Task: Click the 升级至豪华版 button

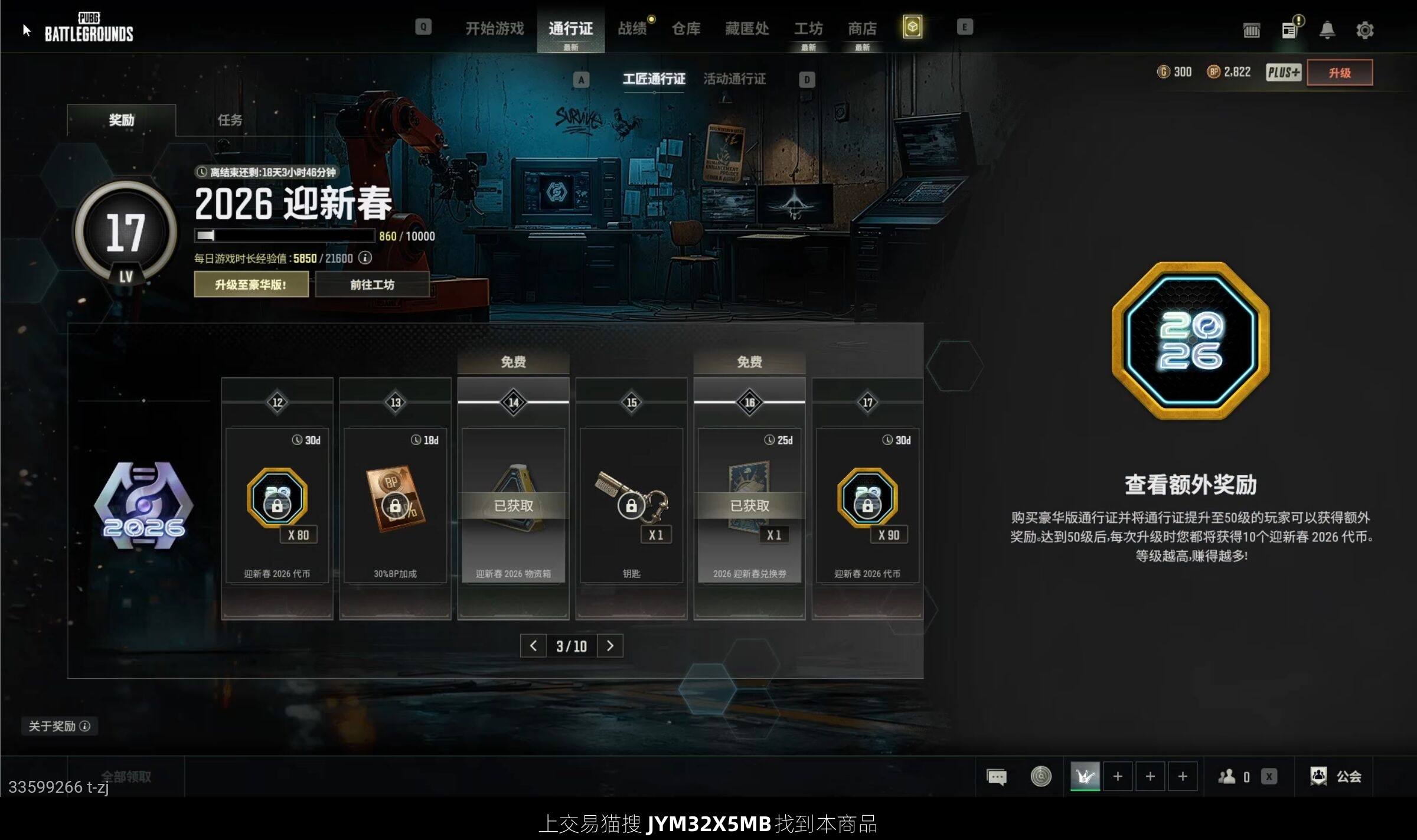Action: [x=251, y=285]
